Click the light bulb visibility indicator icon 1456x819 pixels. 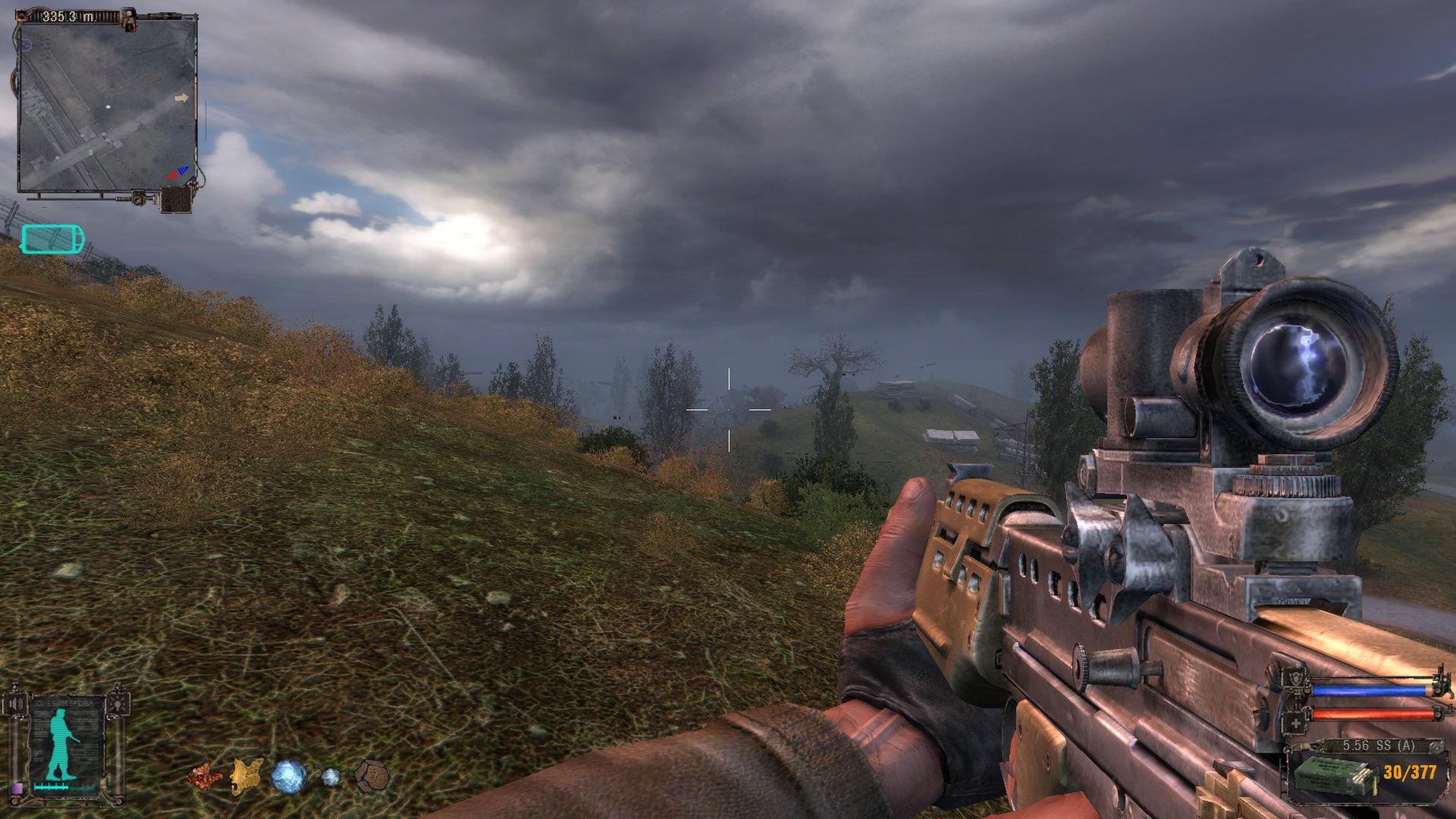[118, 703]
